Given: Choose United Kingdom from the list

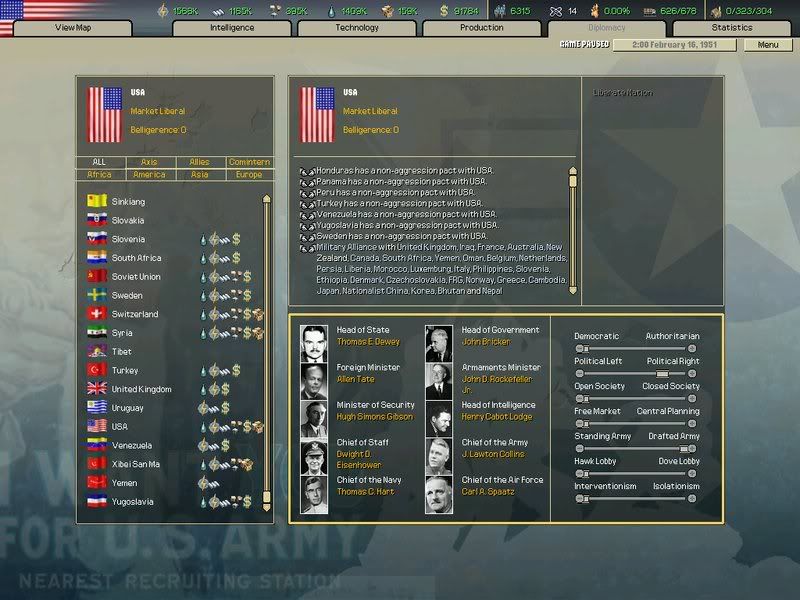Looking at the screenshot, I should (x=141, y=389).
